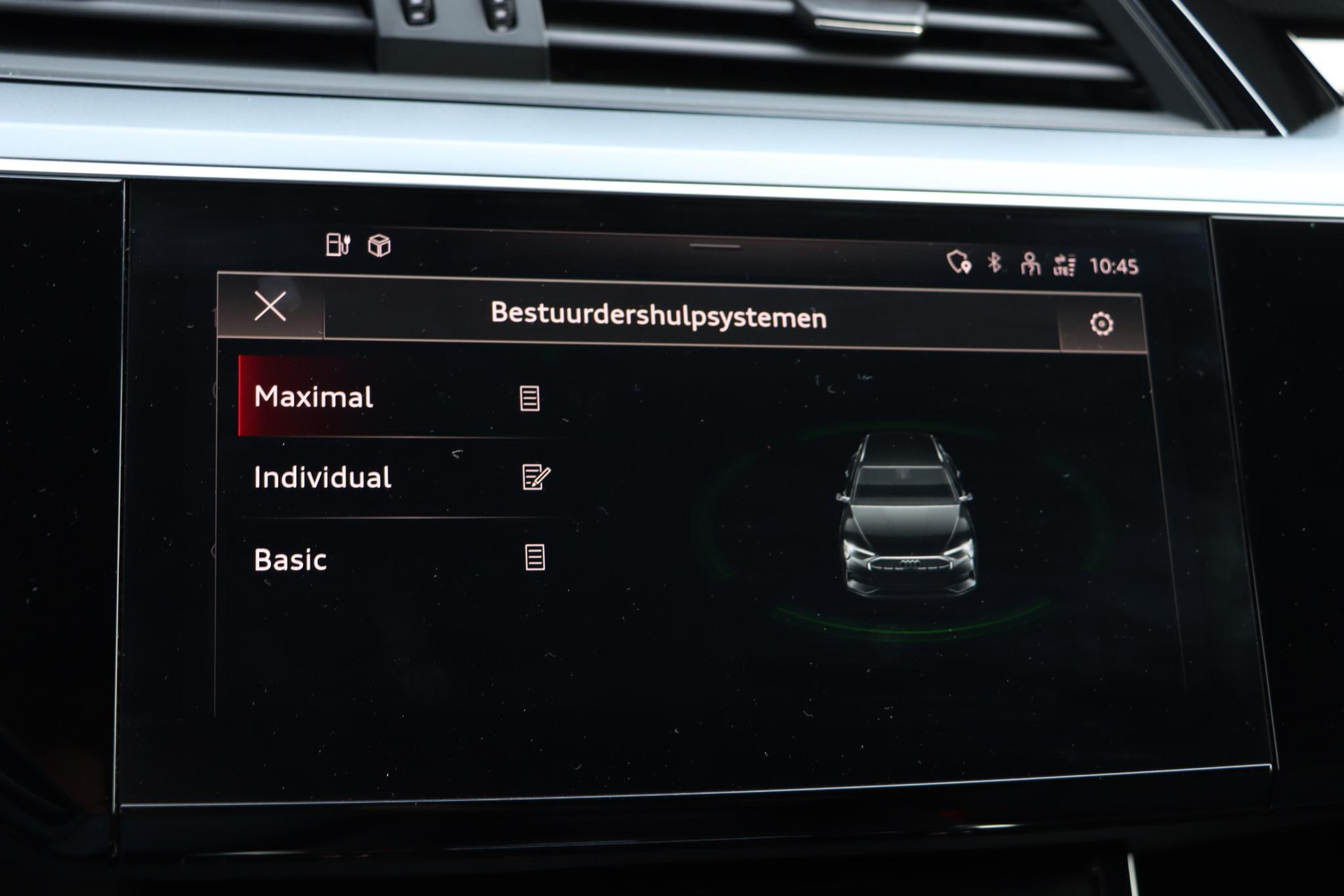Open the gear settings icon

(1101, 323)
